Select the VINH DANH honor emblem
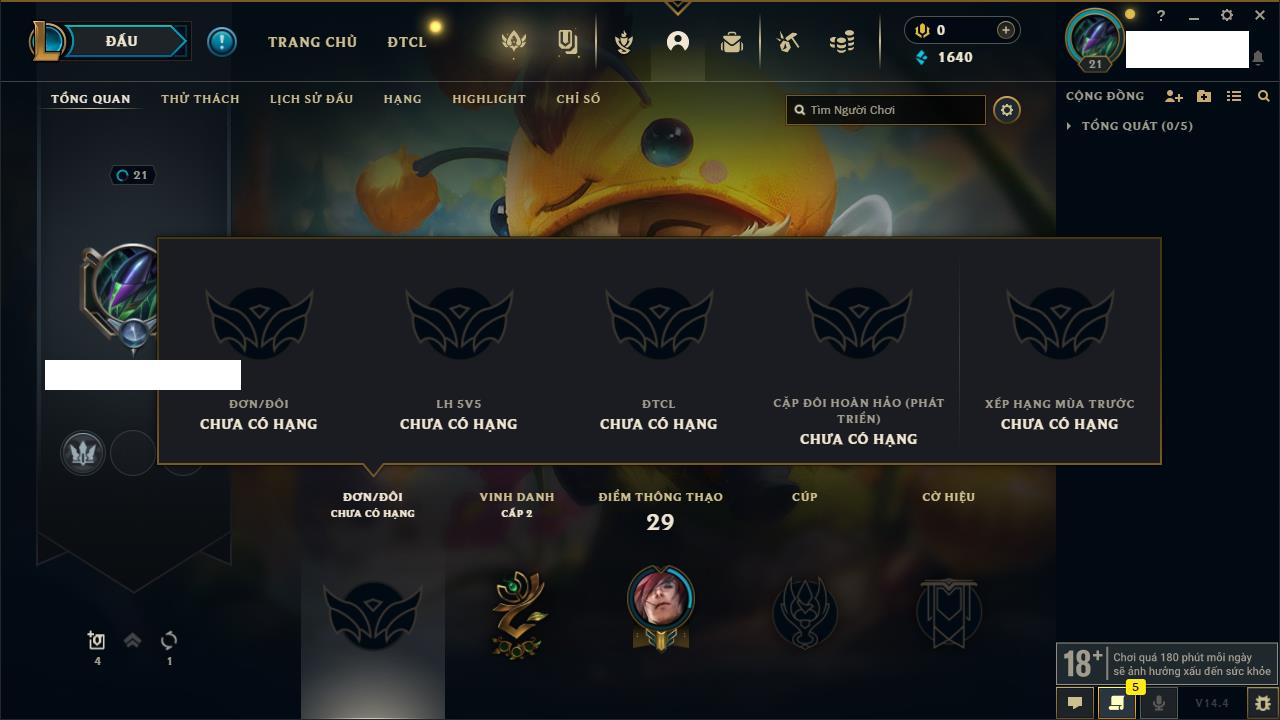This screenshot has width=1280, height=720. (x=518, y=614)
